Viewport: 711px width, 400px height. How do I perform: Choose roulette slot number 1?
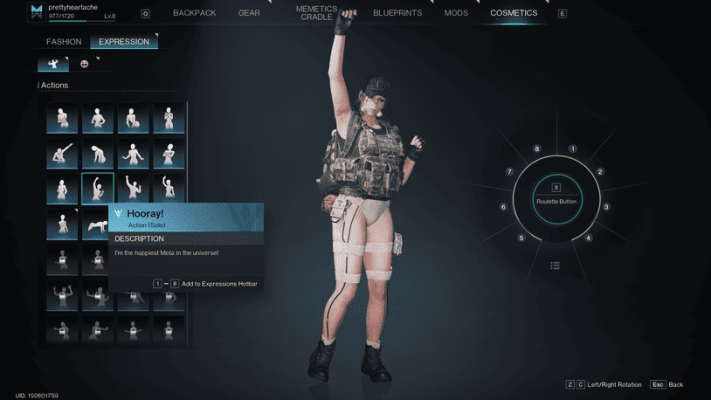pos(572,149)
